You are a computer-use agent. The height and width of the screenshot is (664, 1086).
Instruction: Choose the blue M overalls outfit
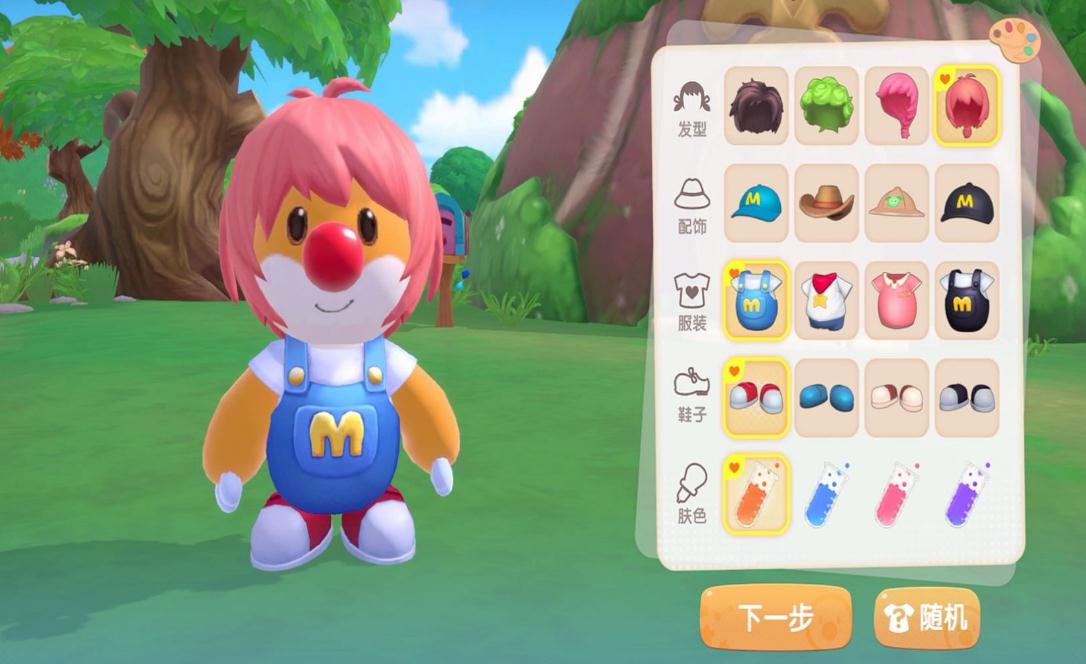[756, 300]
